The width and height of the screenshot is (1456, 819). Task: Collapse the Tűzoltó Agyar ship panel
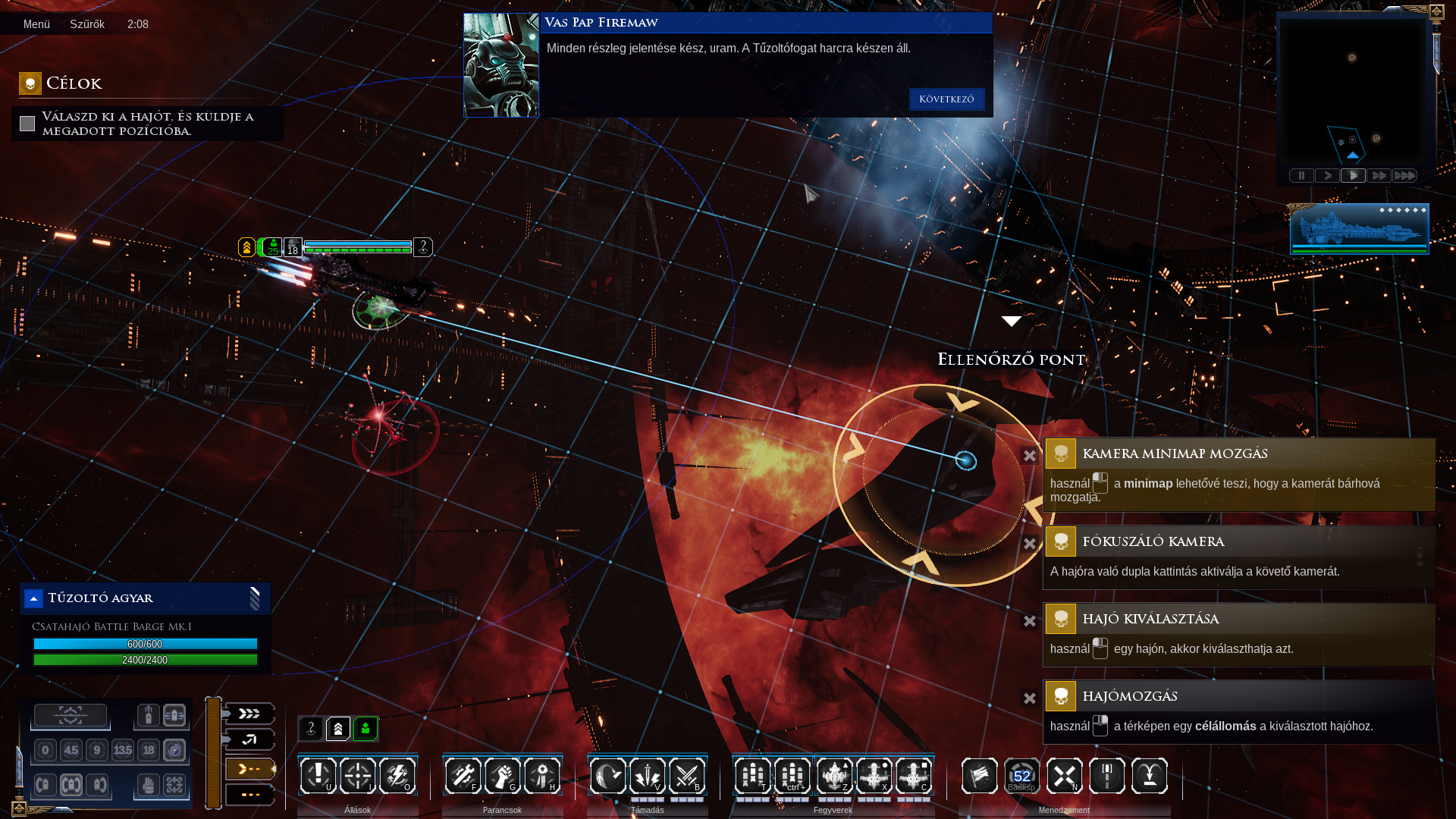pos(33,599)
